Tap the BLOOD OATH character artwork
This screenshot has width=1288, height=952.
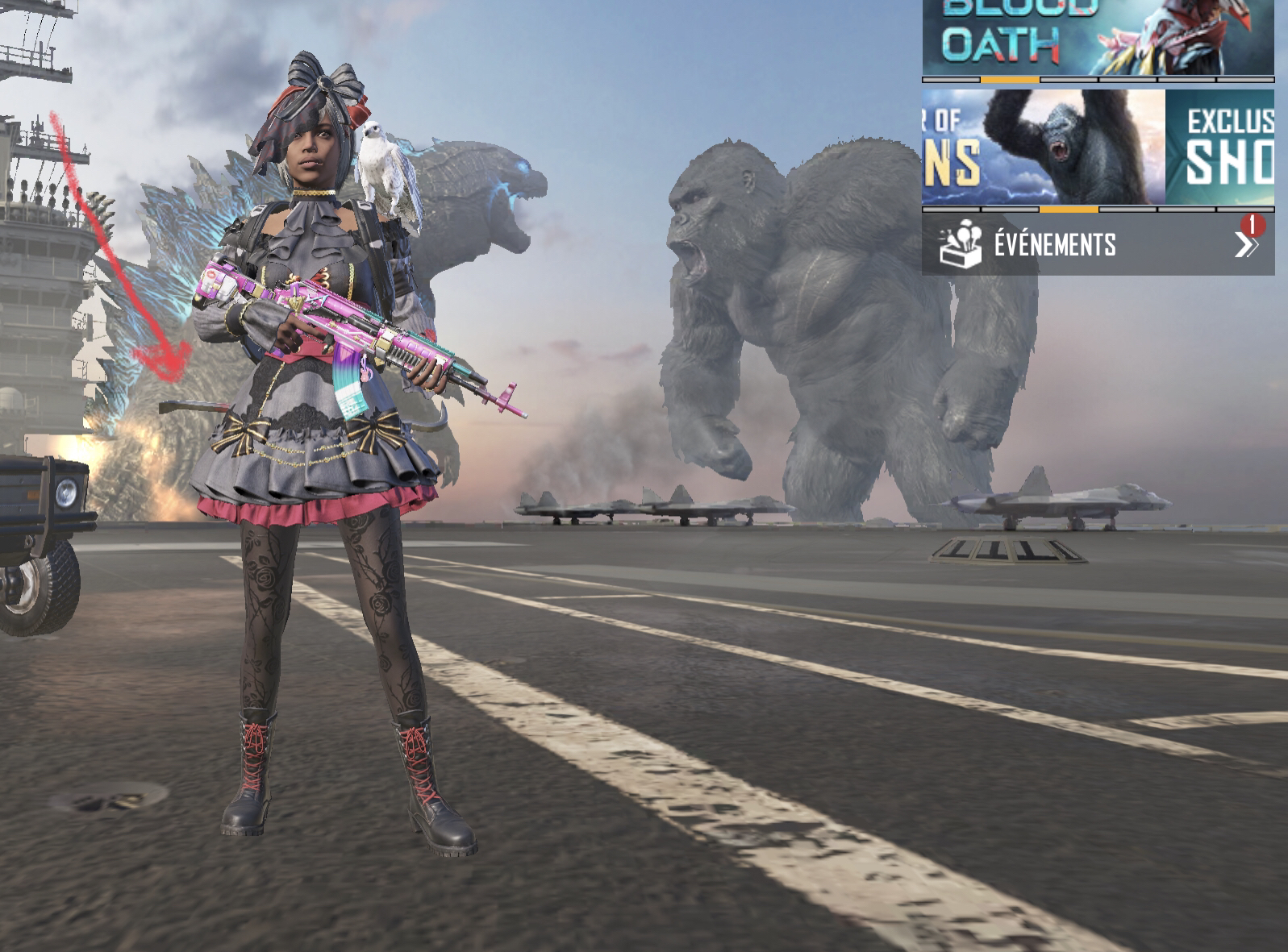click(x=1186, y=36)
